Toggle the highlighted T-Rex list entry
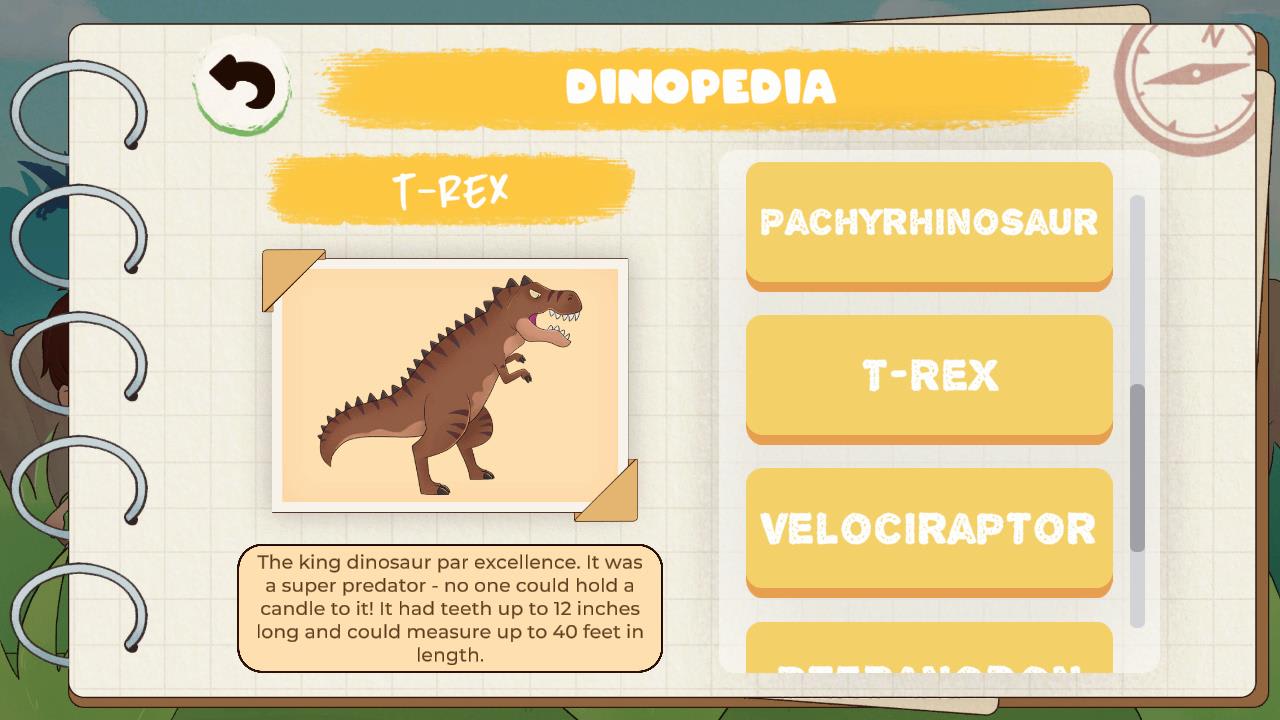Screen dimensions: 1280x720 [929, 375]
